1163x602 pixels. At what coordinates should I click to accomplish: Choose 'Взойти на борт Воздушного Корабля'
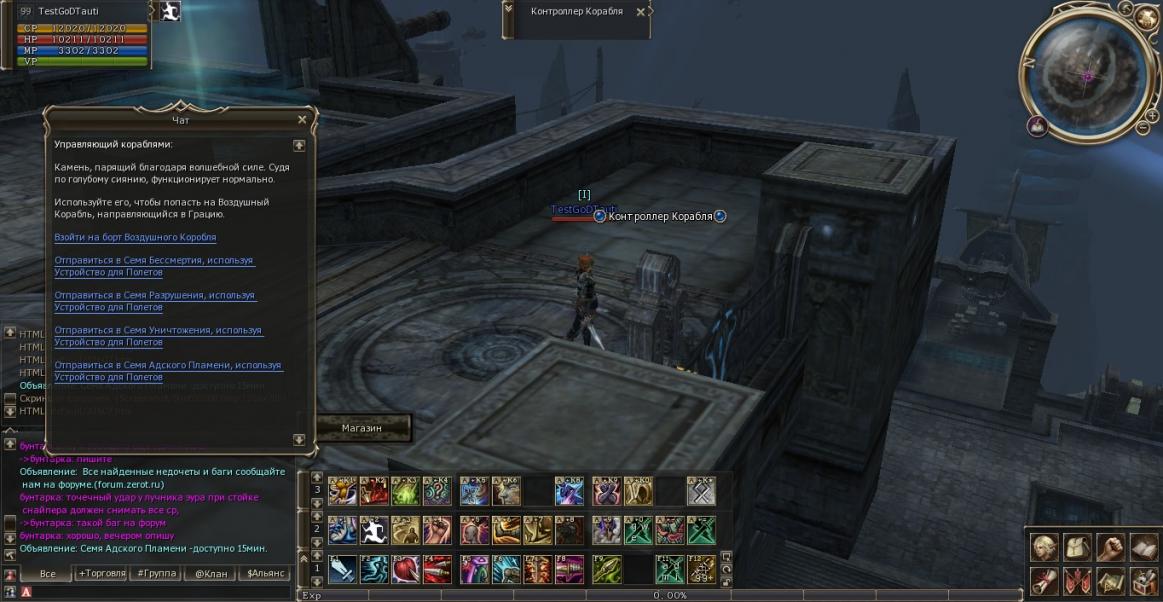tap(135, 237)
